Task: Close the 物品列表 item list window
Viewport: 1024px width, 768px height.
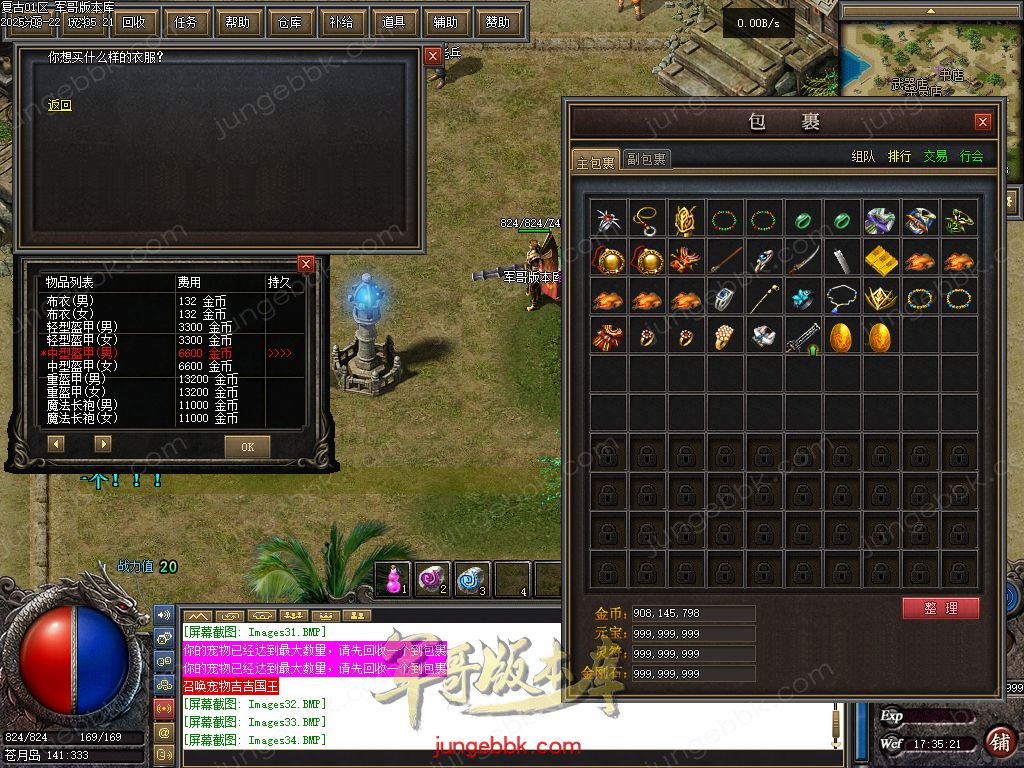Action: click(306, 264)
